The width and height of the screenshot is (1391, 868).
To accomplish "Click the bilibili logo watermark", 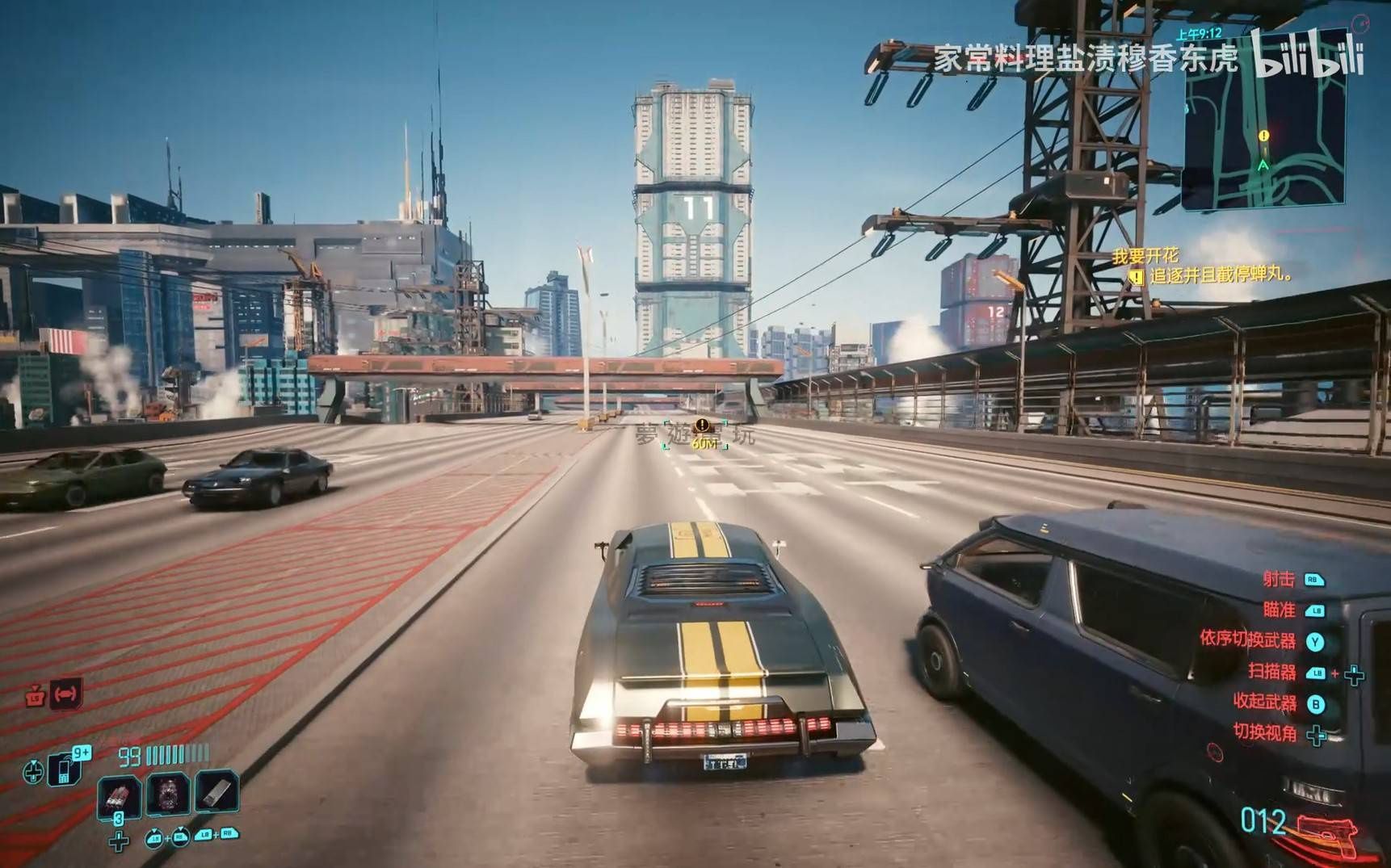I will [x=1307, y=55].
